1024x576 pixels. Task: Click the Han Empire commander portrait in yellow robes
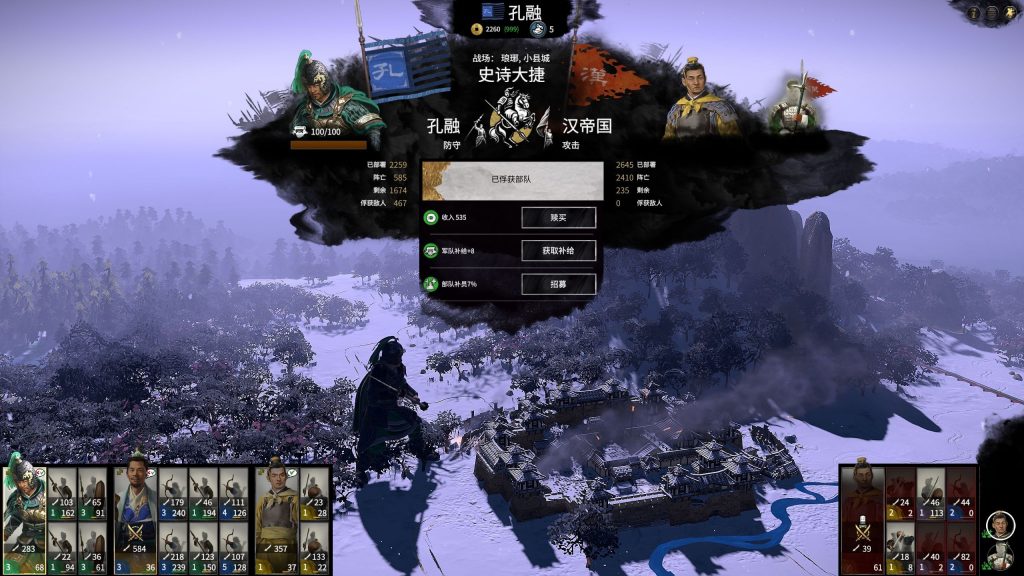701,98
